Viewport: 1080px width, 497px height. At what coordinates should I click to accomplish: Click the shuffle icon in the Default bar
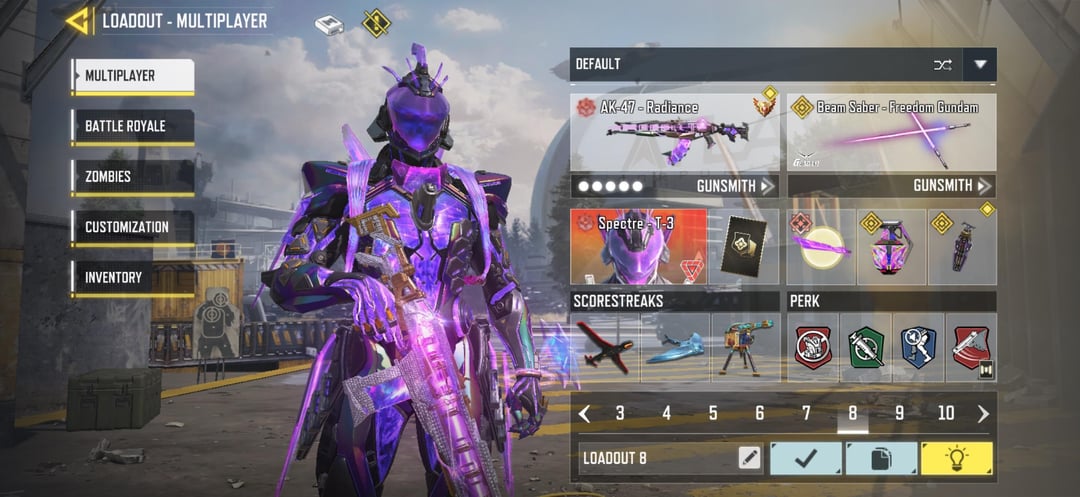(x=943, y=65)
